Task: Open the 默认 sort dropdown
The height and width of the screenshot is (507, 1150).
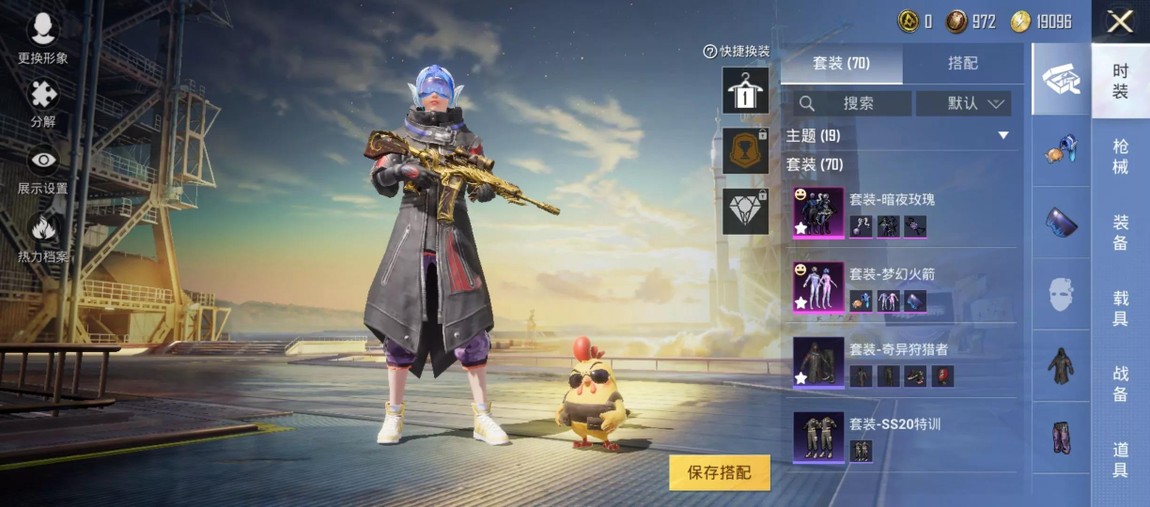Action: pos(963,103)
